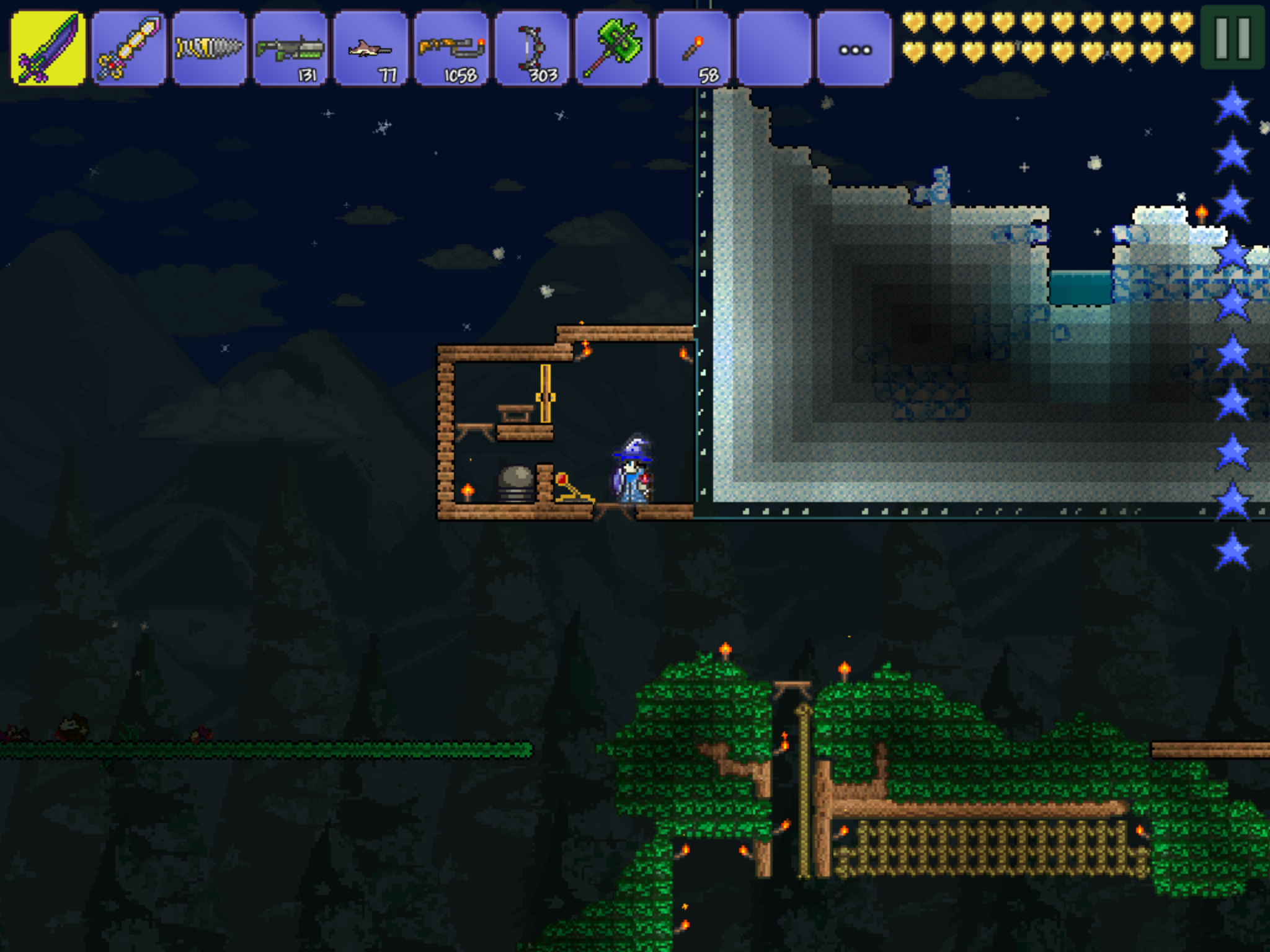
Task: Open the inventory with the three-dots button
Action: click(x=855, y=48)
